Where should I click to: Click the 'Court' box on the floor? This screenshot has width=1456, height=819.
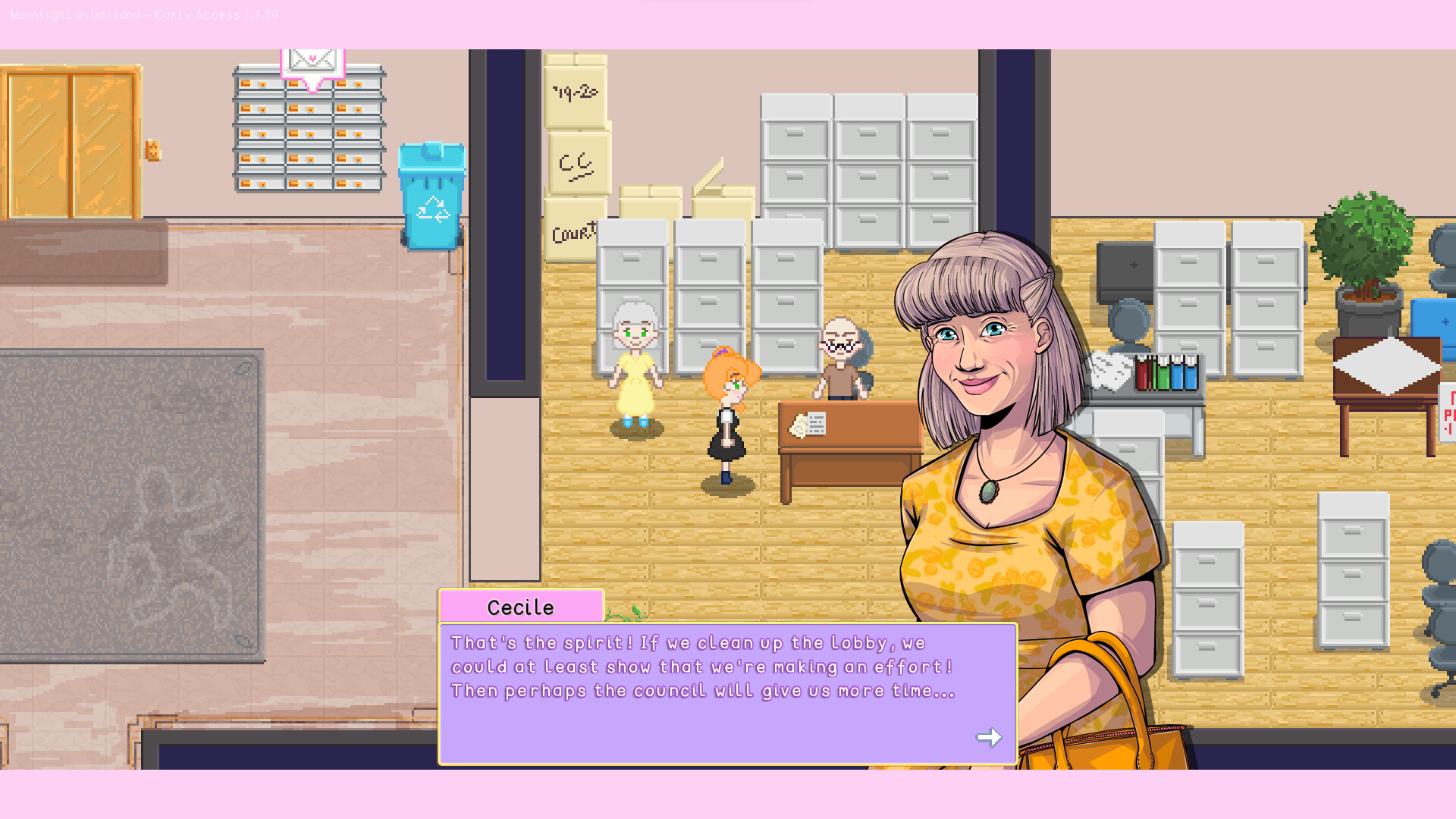tap(571, 231)
